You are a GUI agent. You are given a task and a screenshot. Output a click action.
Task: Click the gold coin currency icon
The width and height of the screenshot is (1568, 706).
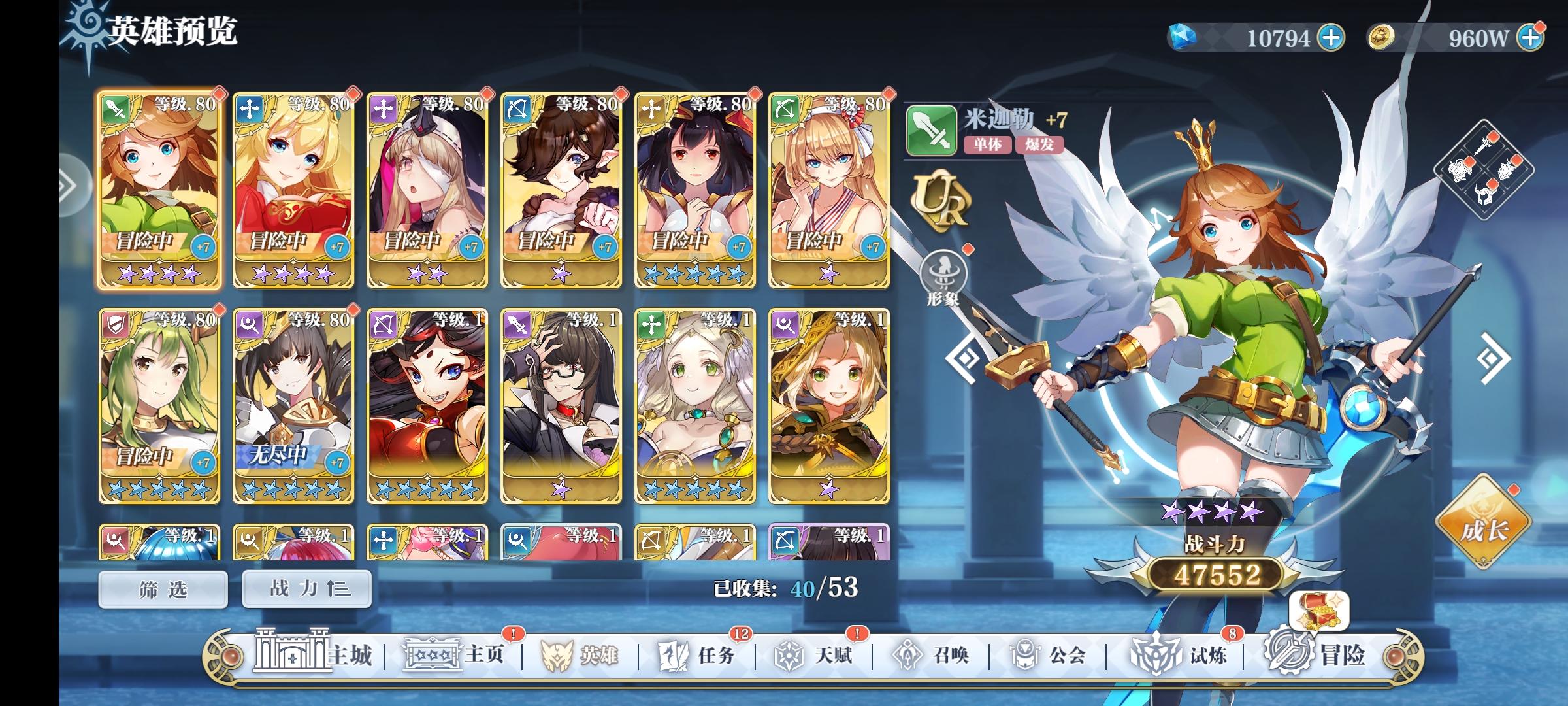pos(1380,38)
